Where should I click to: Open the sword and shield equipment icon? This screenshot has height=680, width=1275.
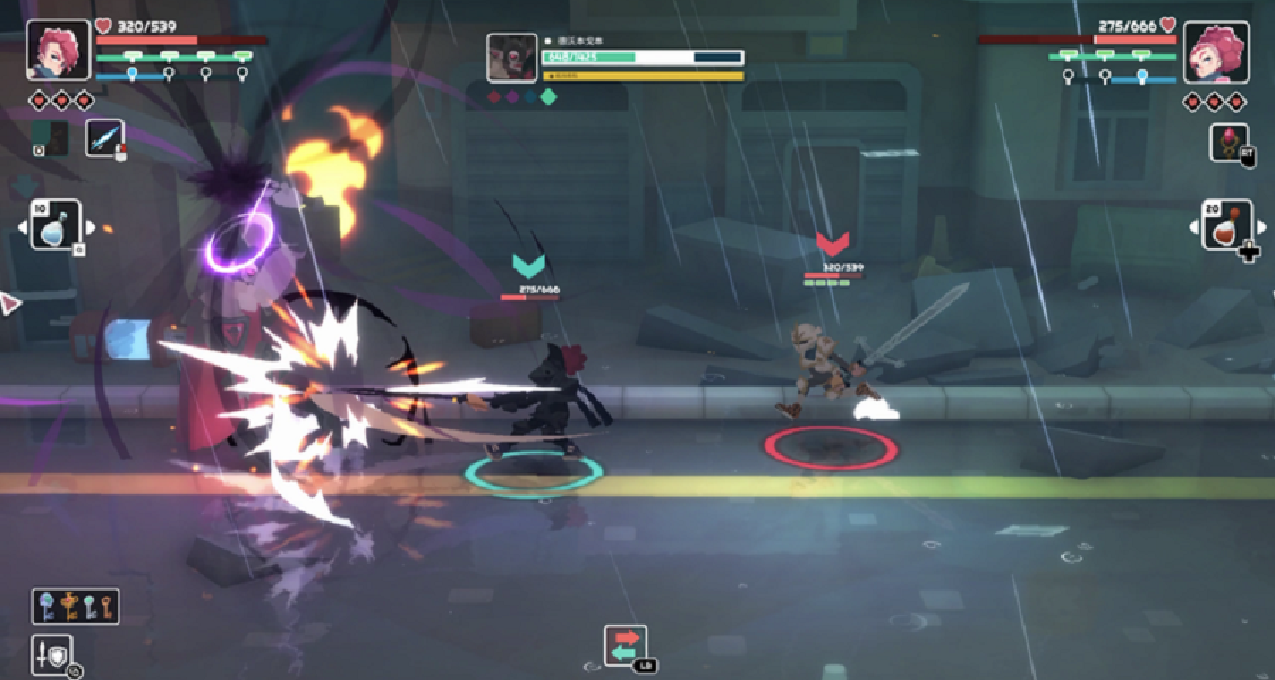pyautogui.click(x=53, y=654)
